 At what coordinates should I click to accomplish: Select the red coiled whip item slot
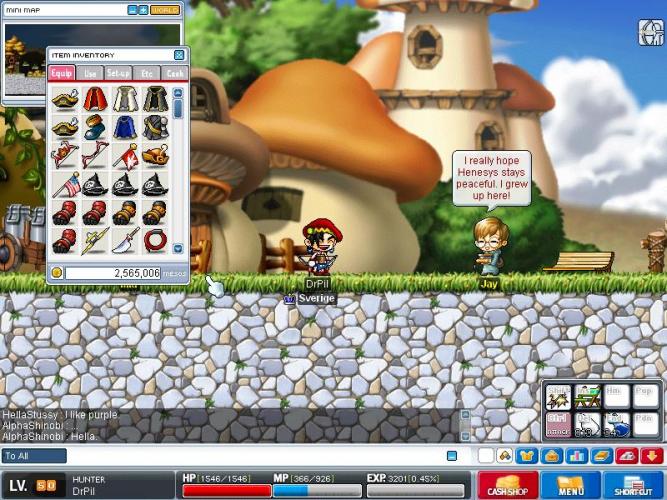[x=155, y=241]
